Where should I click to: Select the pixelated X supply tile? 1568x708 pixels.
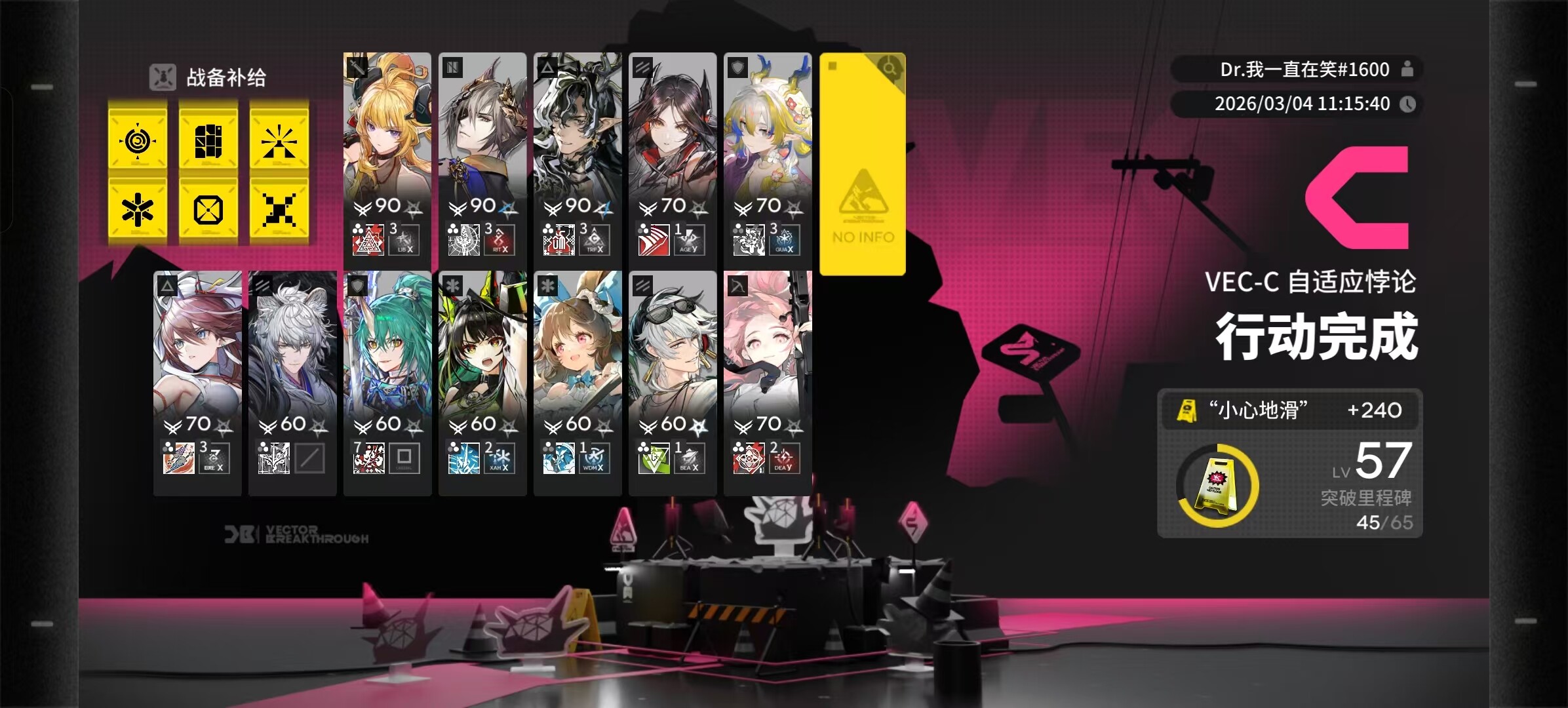pyautogui.click(x=279, y=210)
